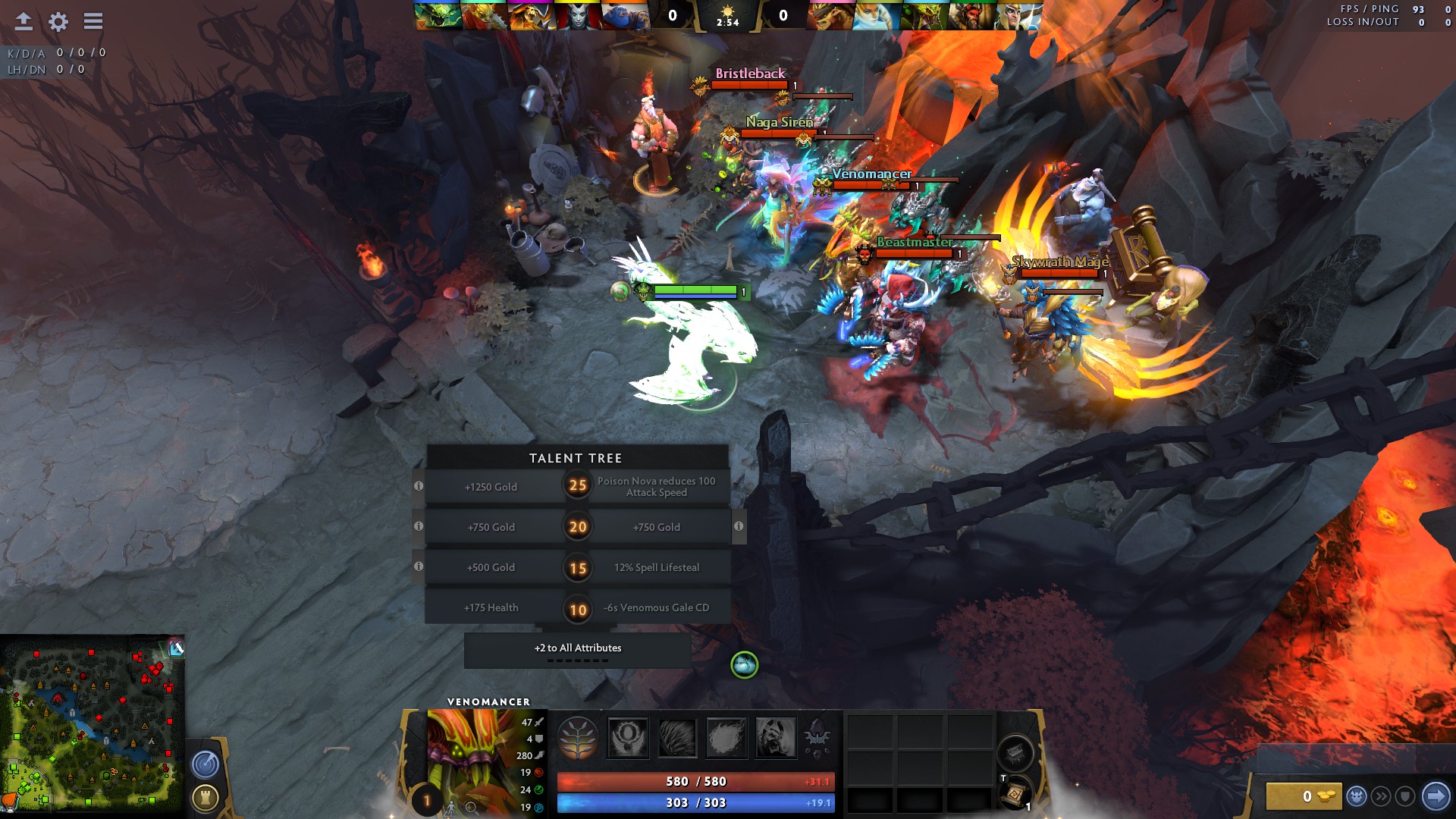
Task: Open the dashboard via the up-arrow button
Action: click(23, 23)
